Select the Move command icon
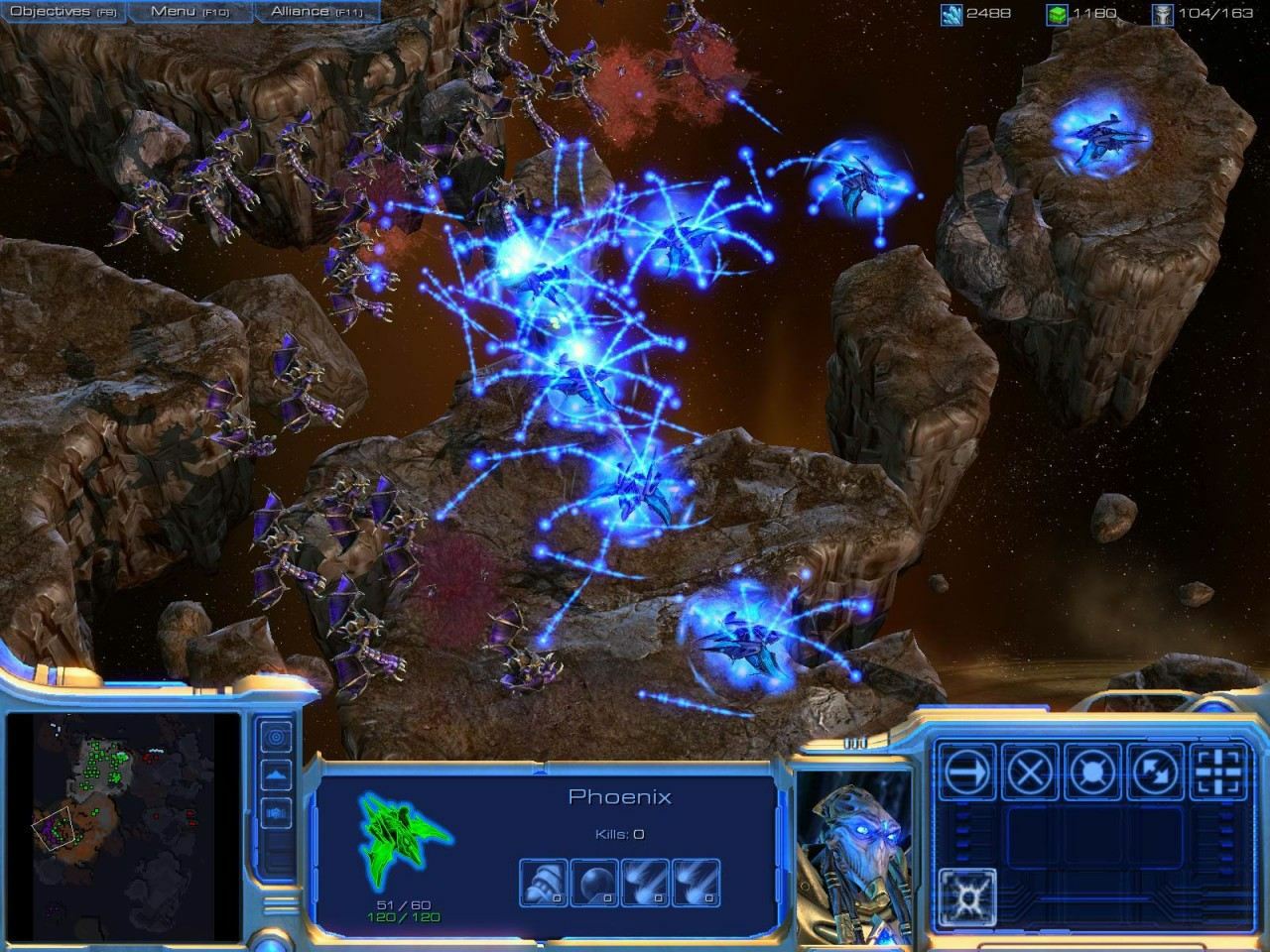This screenshot has height=952, width=1270. (x=967, y=771)
